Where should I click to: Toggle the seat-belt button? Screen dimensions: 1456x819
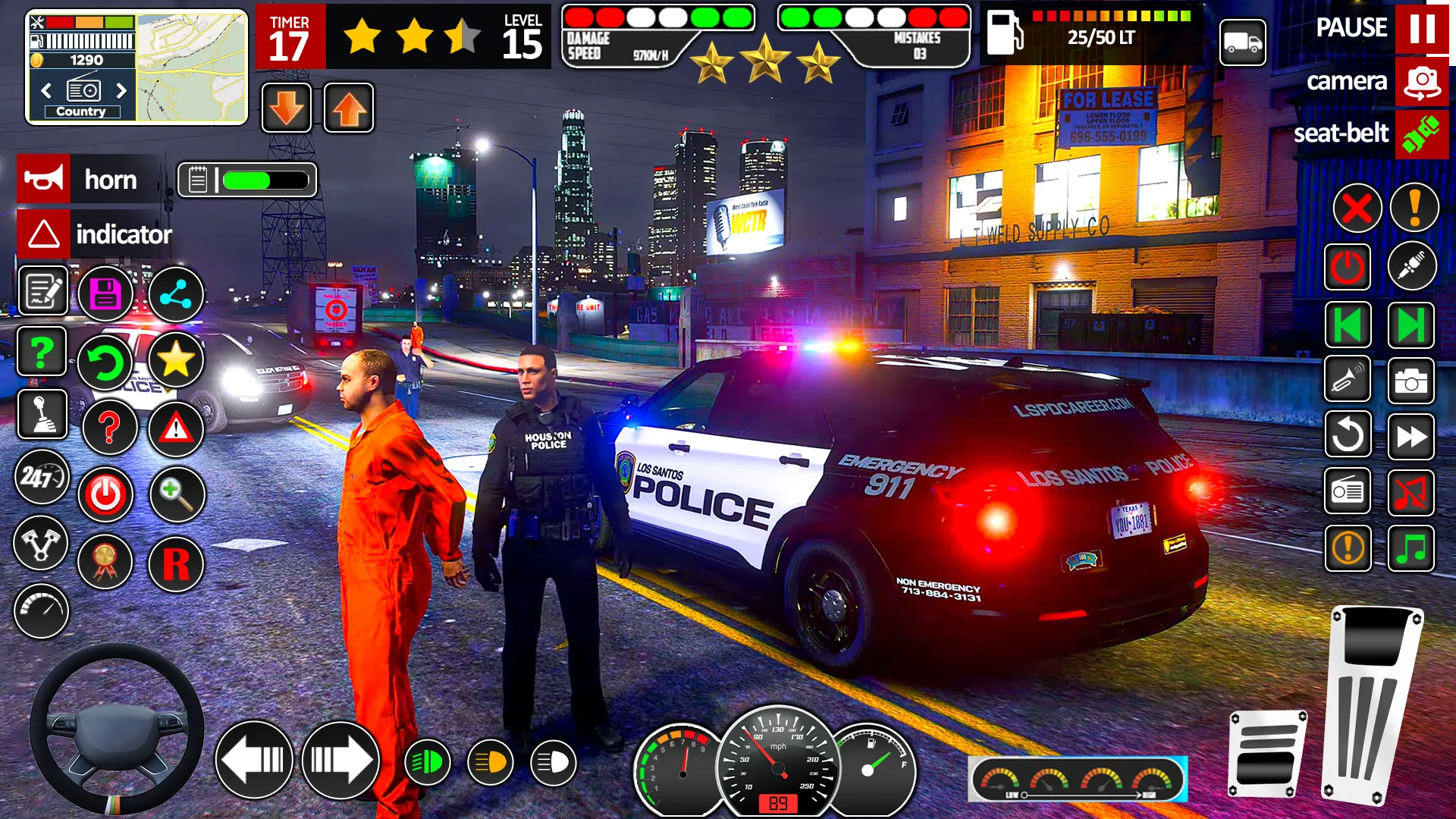[x=1421, y=134]
